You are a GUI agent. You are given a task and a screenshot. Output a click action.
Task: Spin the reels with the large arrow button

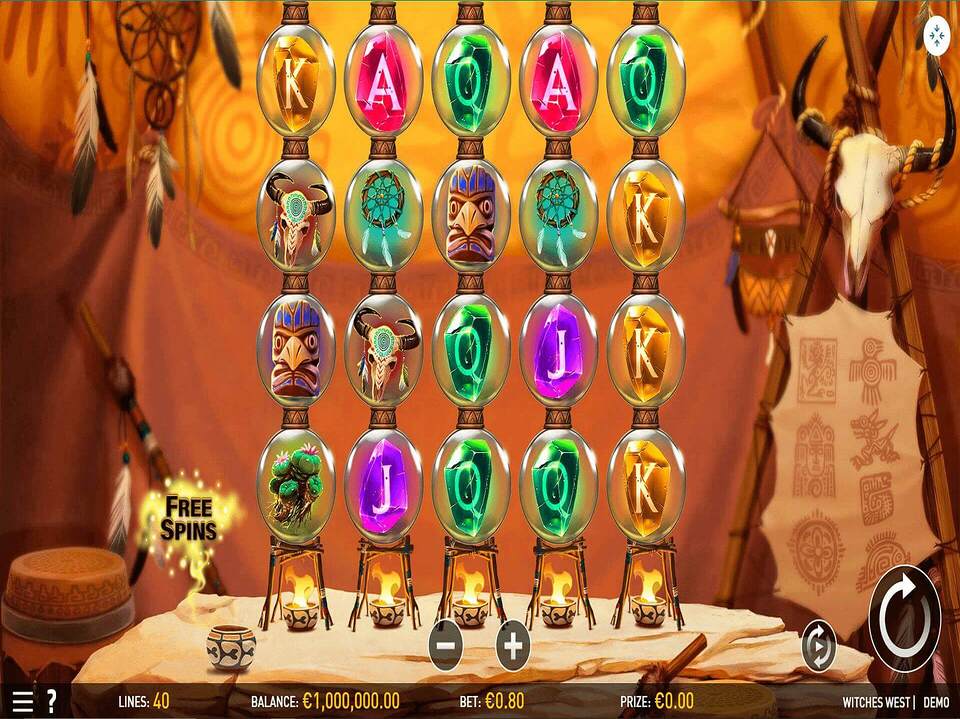[904, 617]
